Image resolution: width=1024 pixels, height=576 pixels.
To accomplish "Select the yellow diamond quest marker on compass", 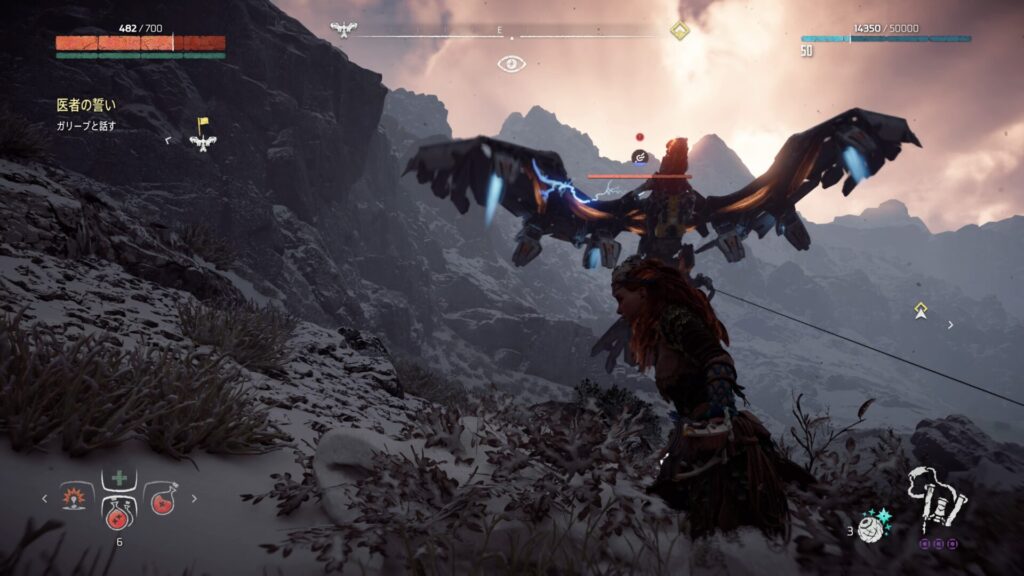I will [x=679, y=30].
